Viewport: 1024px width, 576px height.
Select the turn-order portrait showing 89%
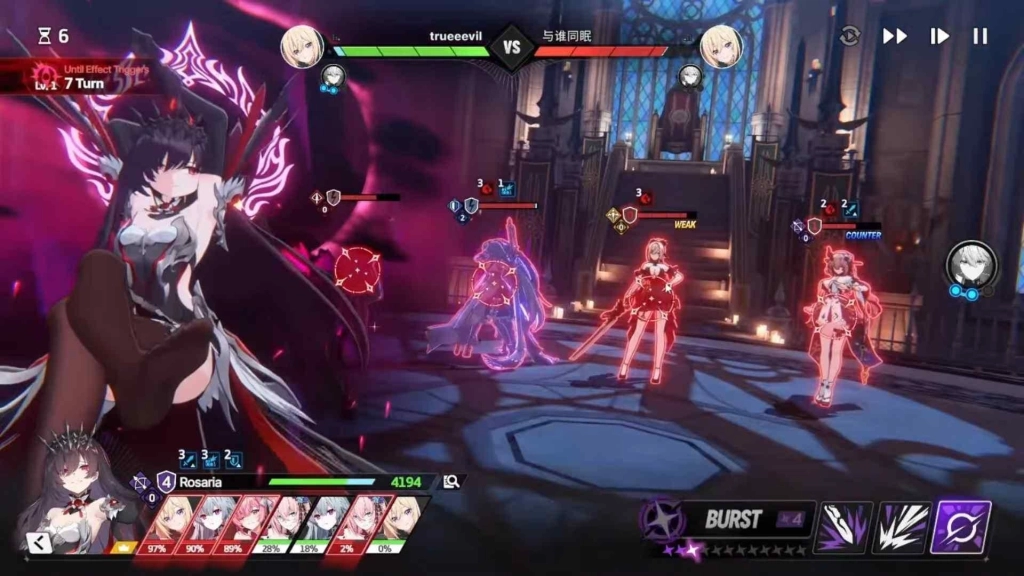pyautogui.click(x=233, y=522)
